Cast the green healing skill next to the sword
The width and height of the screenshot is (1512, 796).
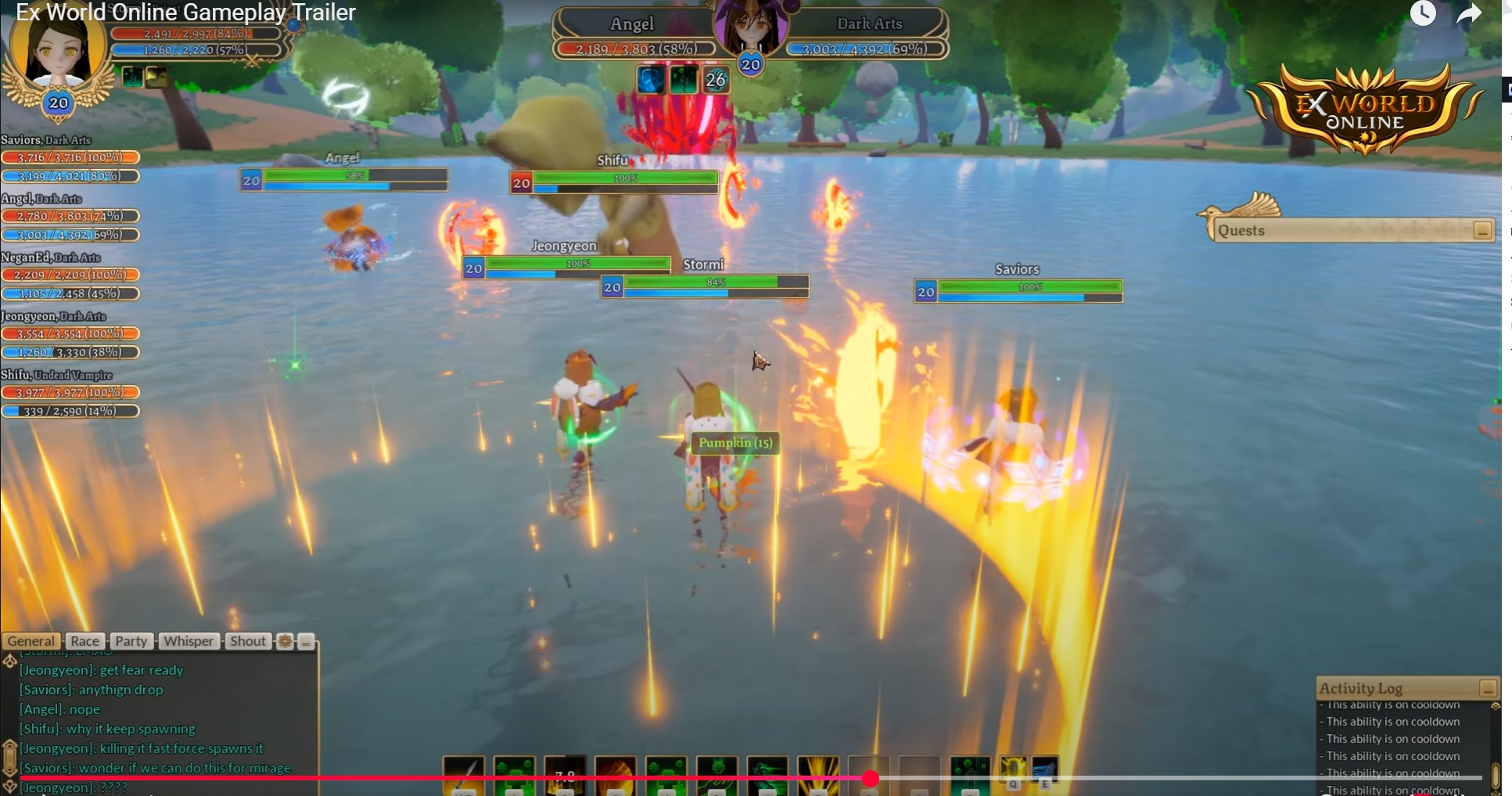point(514,775)
